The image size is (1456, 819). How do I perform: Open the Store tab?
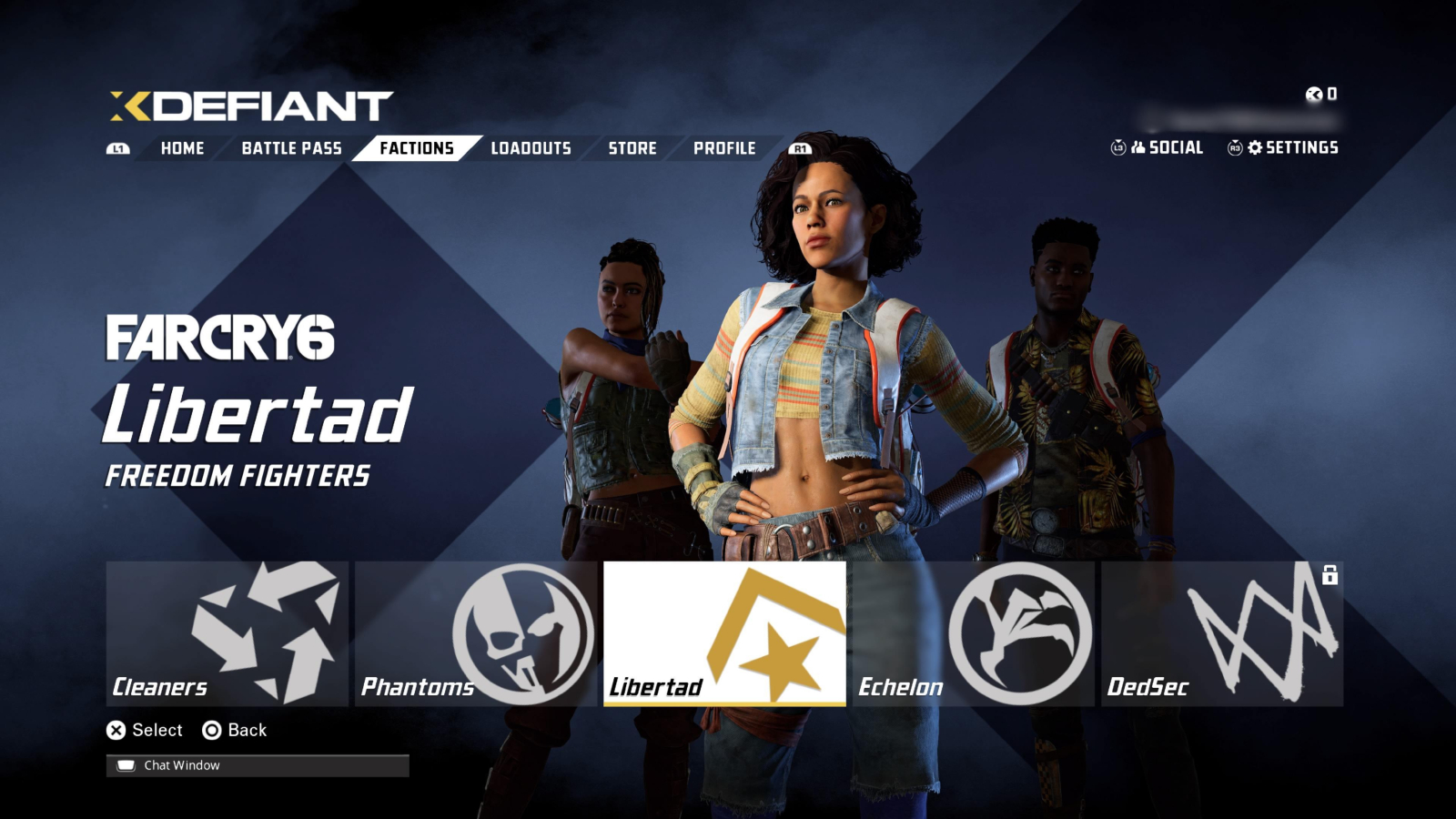tap(633, 148)
